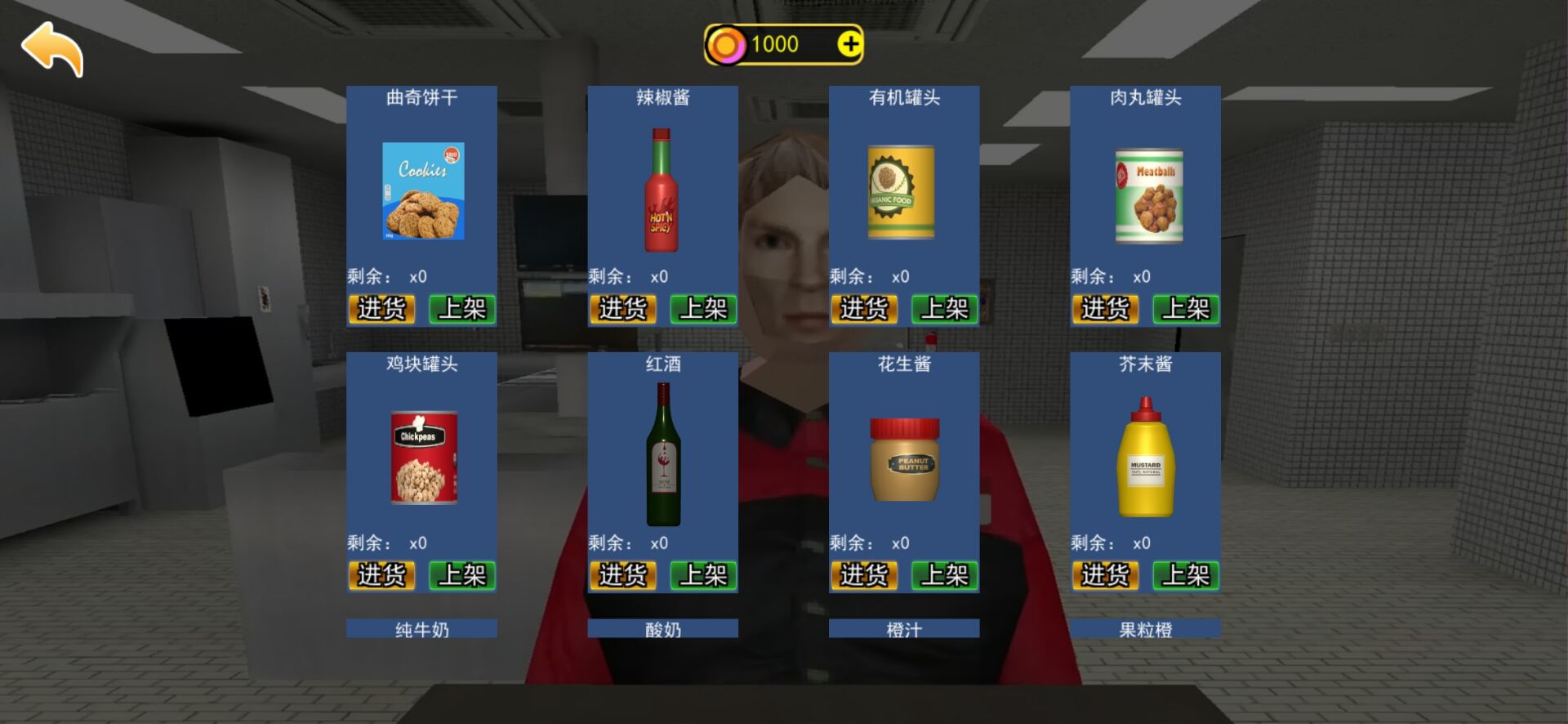Image resolution: width=1568 pixels, height=724 pixels.
Task: Shelve 花生酱 using the 上架 button
Action: 944,575
